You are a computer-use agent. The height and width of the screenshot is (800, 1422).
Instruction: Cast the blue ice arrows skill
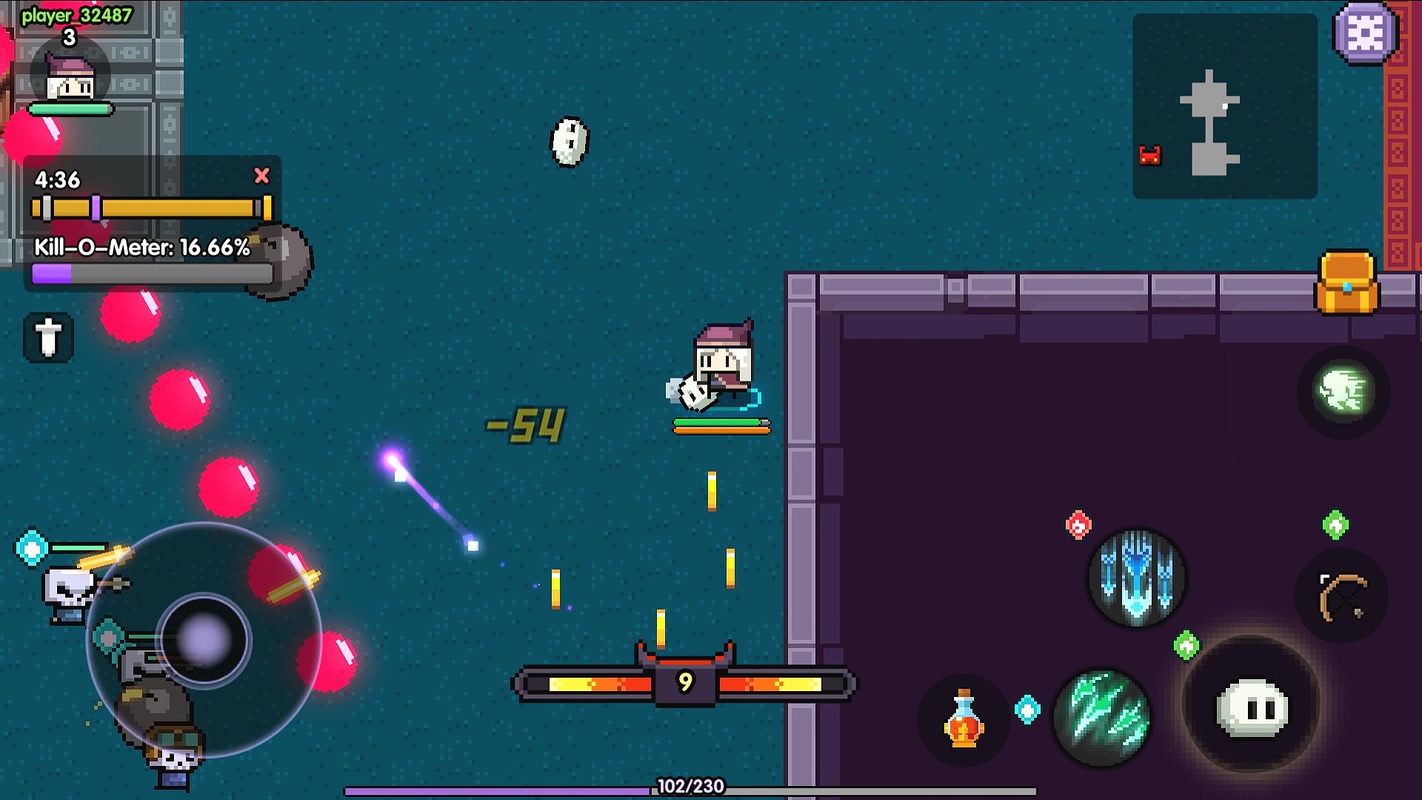coord(1137,578)
